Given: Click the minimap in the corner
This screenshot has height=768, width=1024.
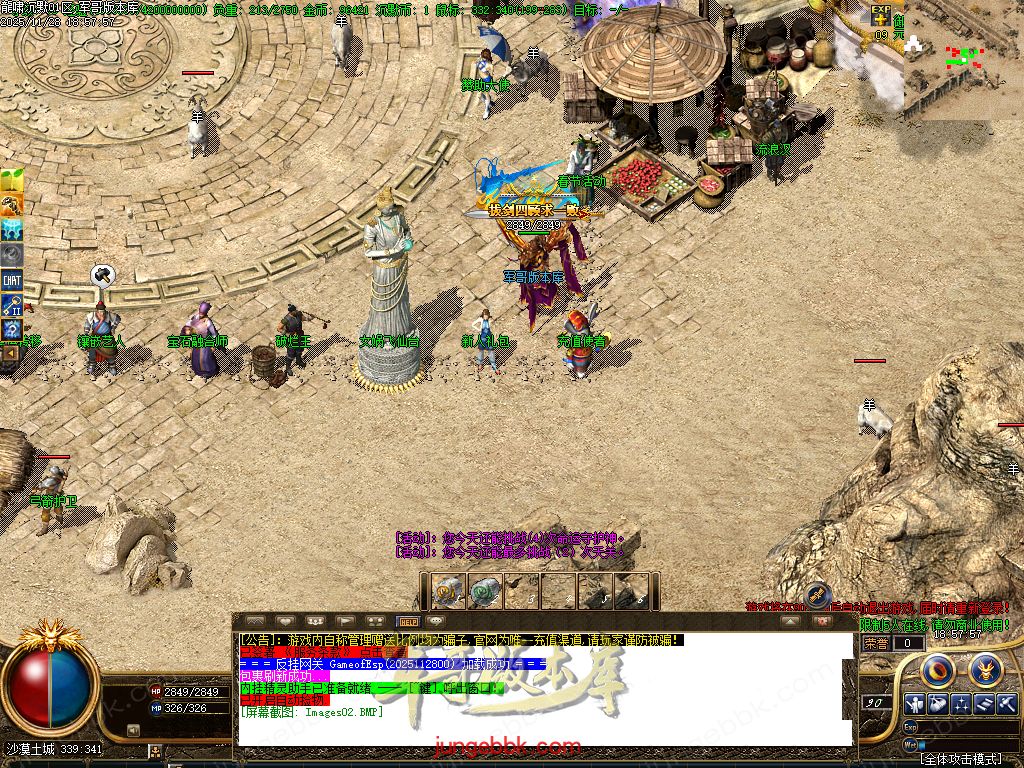Looking at the screenshot, I should coord(964,60).
